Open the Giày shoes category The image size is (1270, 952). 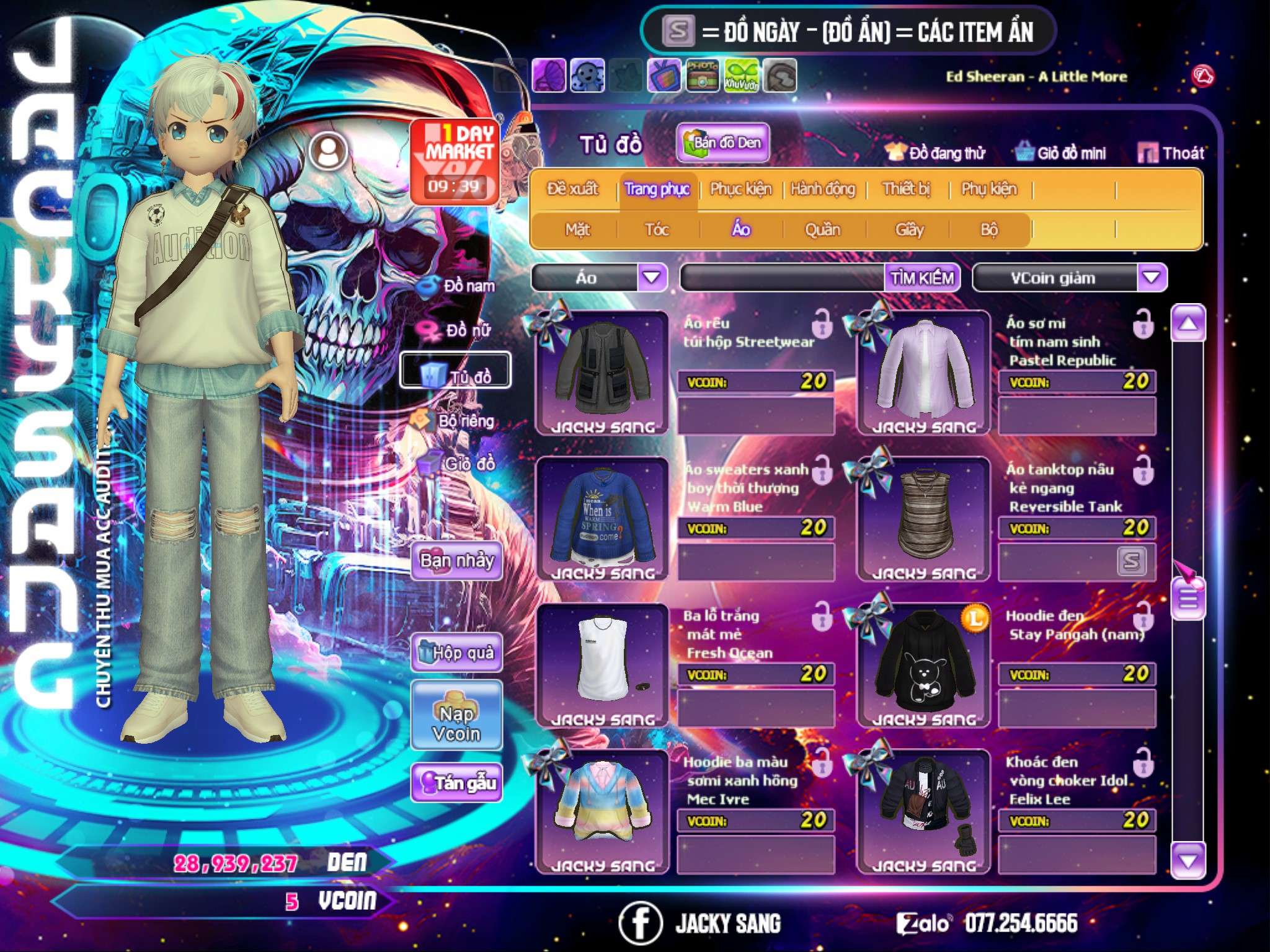tap(909, 230)
